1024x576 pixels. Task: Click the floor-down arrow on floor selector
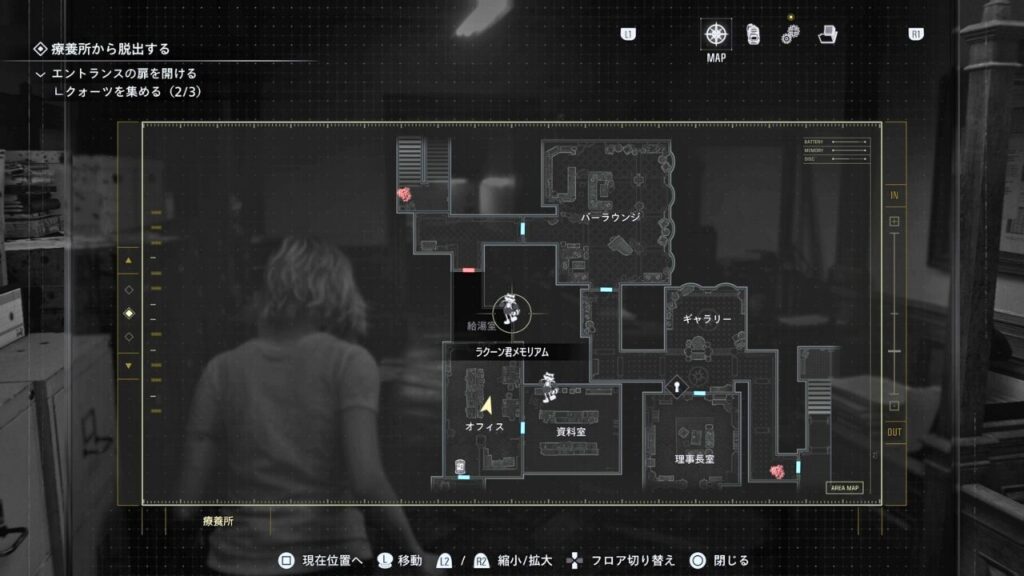[x=128, y=365]
